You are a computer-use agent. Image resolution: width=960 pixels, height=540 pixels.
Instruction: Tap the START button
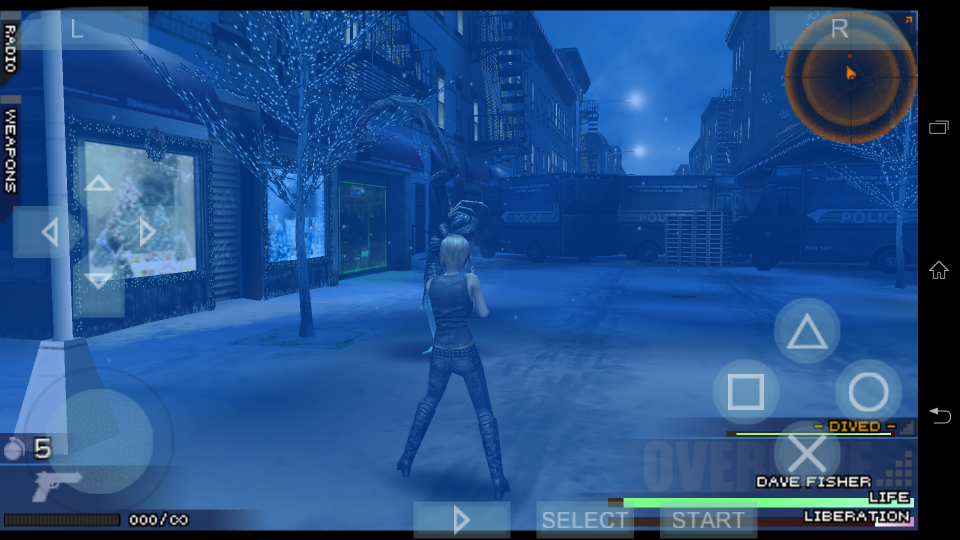pyautogui.click(x=708, y=520)
